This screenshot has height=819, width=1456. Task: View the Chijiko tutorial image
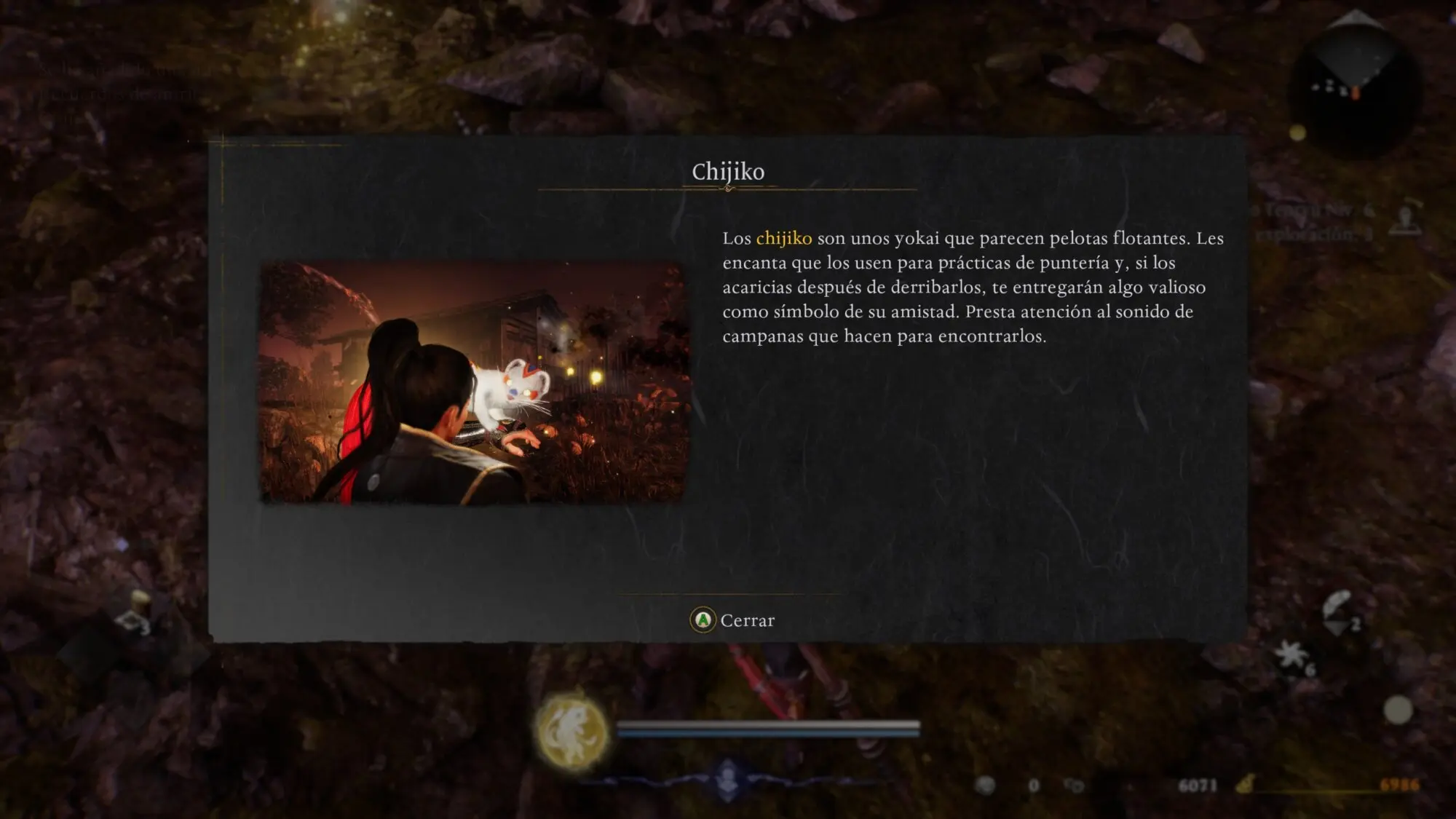pyautogui.click(x=472, y=382)
